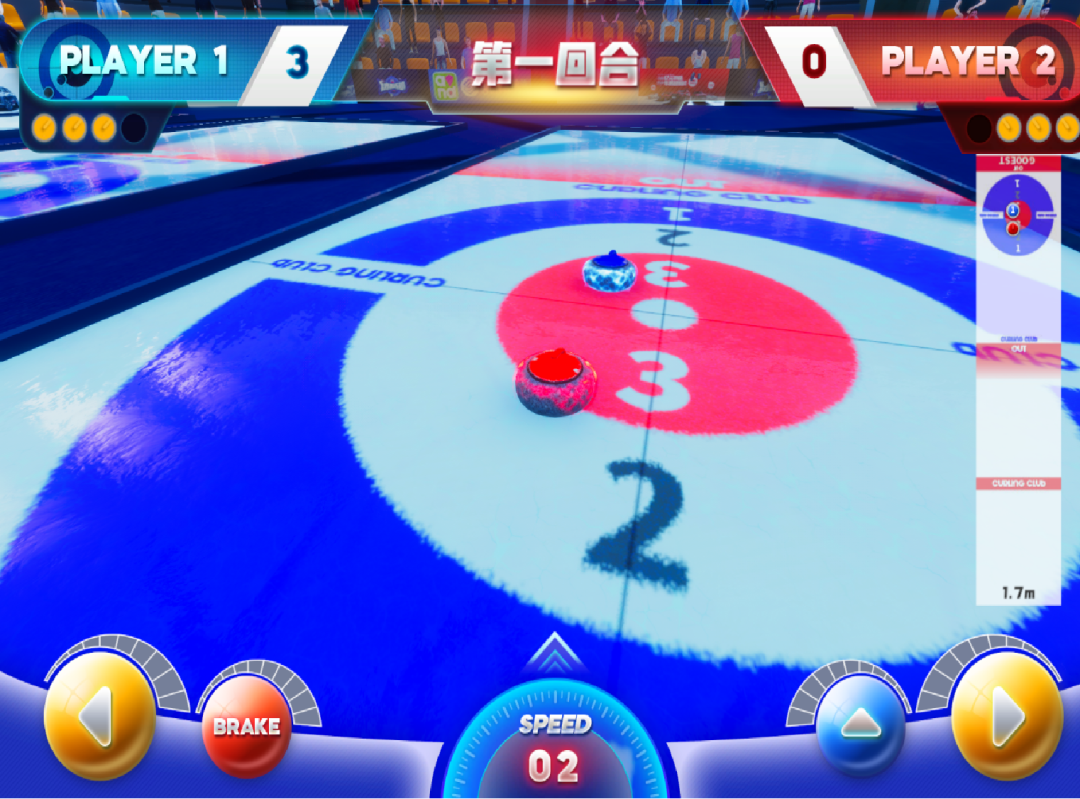
Task: Hit the red BRAKE button
Action: coord(246,726)
